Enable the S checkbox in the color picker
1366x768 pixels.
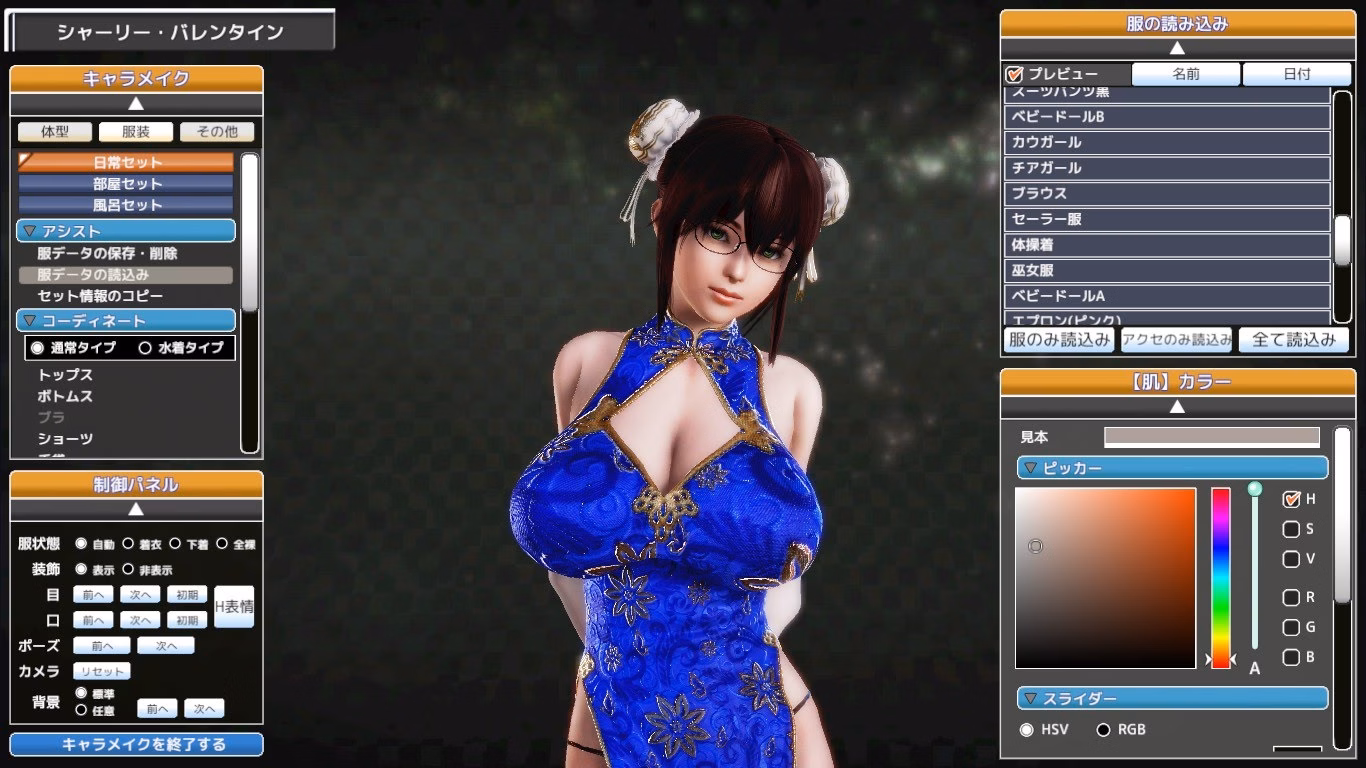click(1291, 529)
